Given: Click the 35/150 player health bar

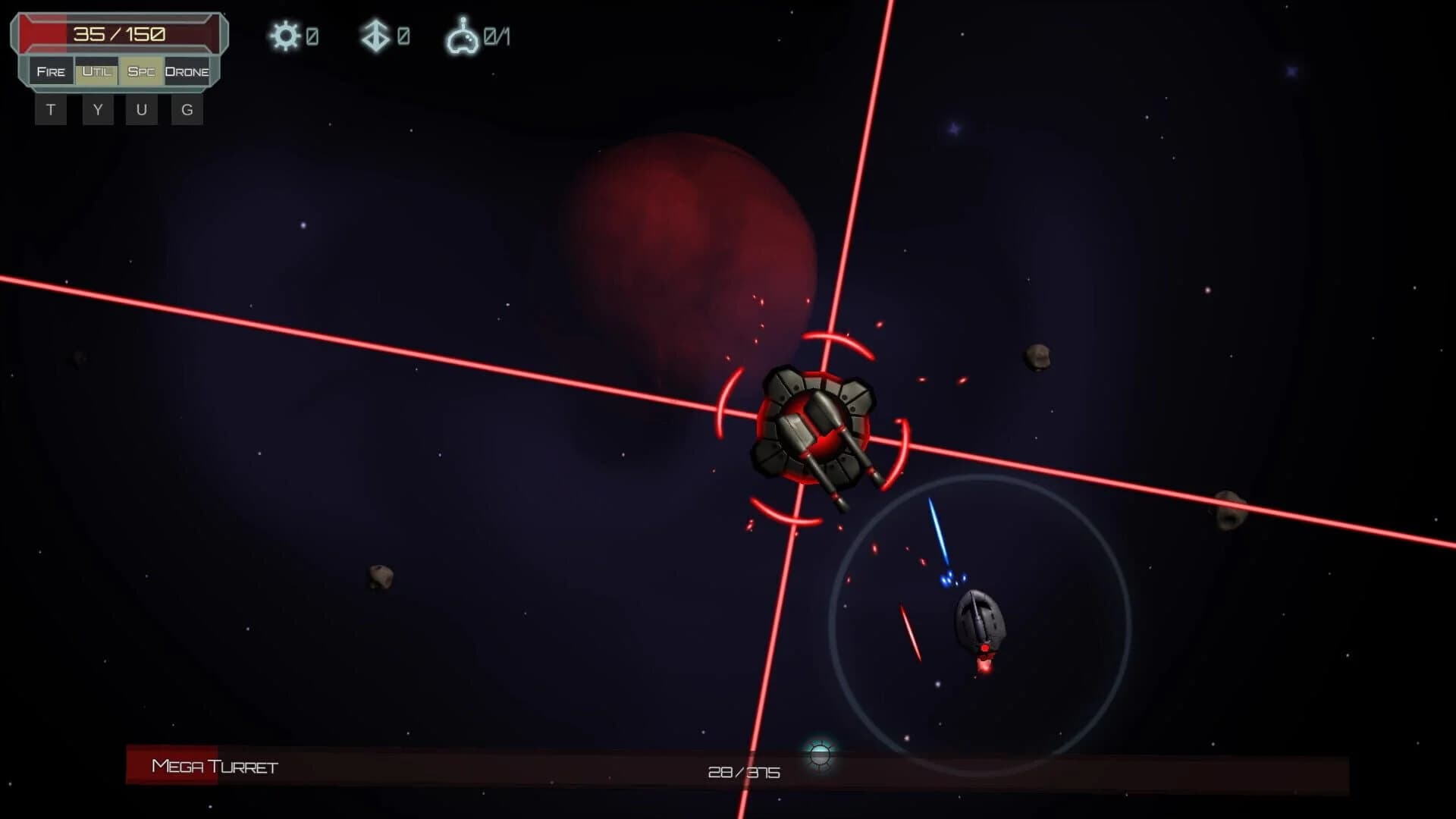Looking at the screenshot, I should click(118, 33).
